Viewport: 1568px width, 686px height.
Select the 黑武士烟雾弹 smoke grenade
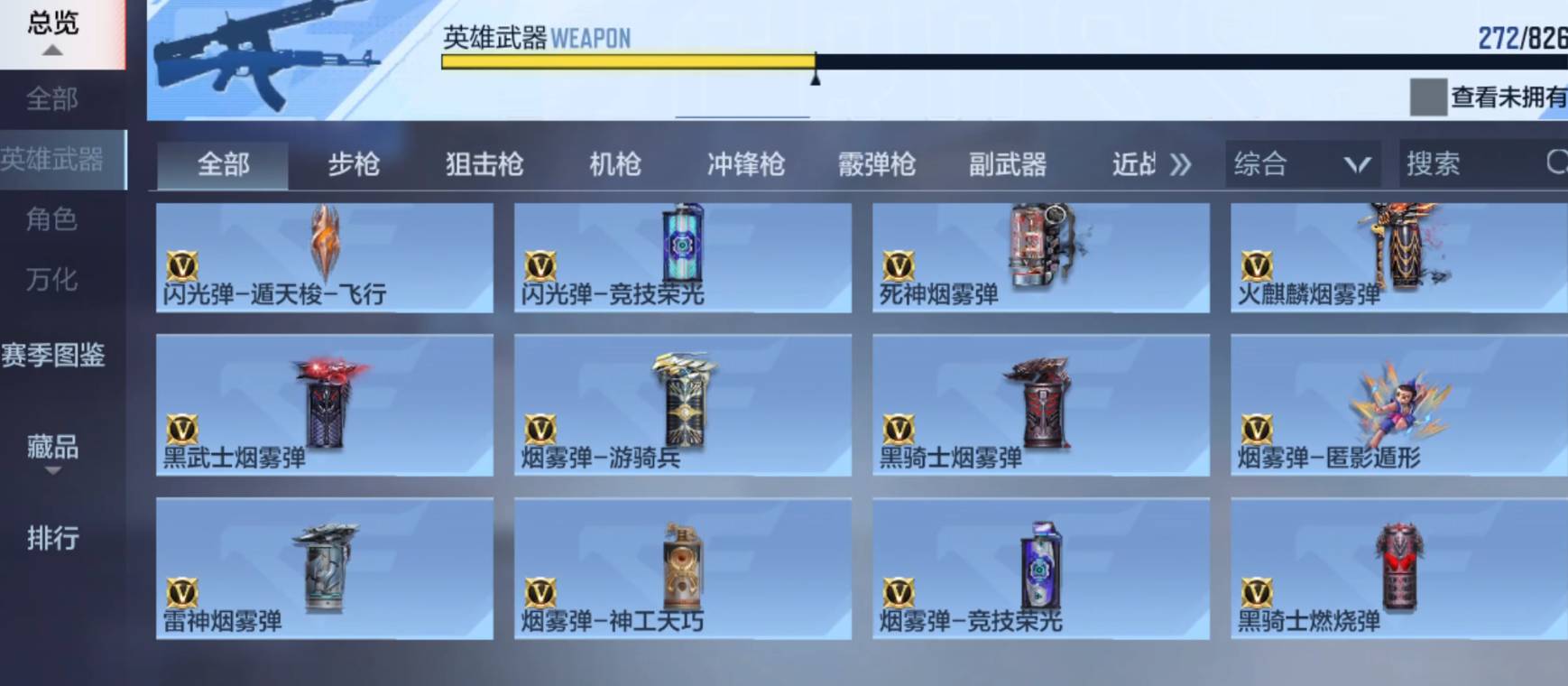tap(327, 406)
